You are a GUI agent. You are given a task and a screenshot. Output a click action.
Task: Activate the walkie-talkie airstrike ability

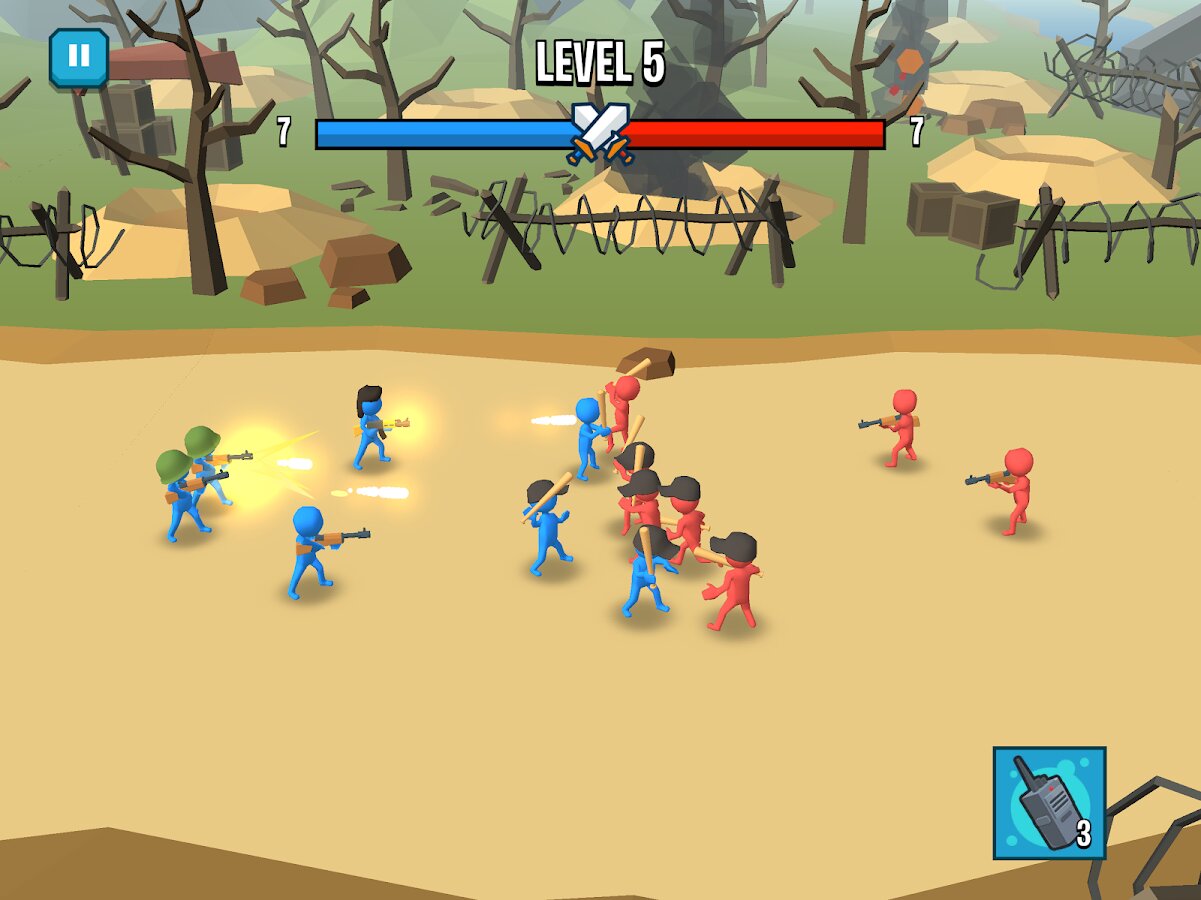tap(1049, 803)
